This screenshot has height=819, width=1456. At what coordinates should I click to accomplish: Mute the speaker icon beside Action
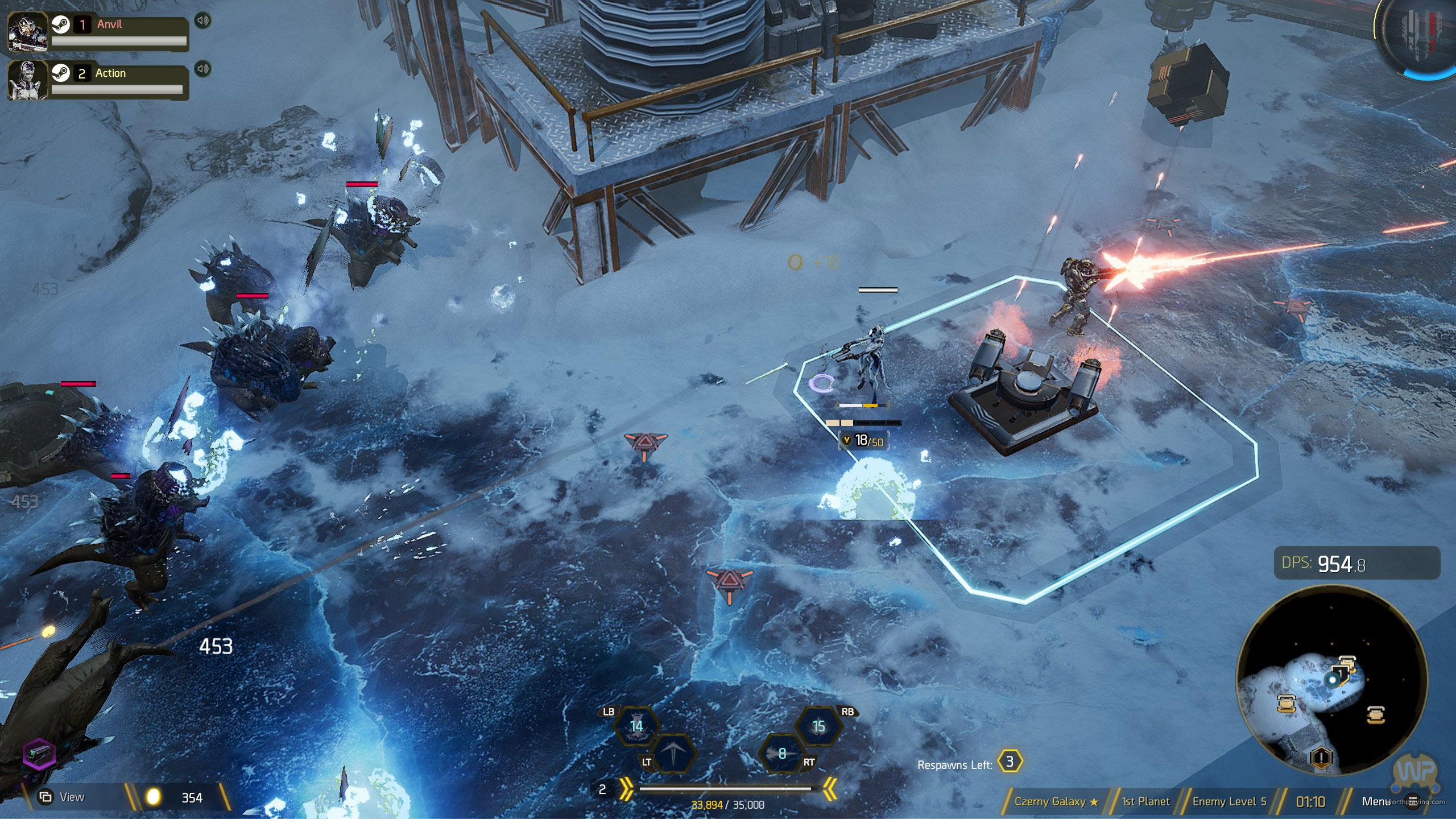202,69
